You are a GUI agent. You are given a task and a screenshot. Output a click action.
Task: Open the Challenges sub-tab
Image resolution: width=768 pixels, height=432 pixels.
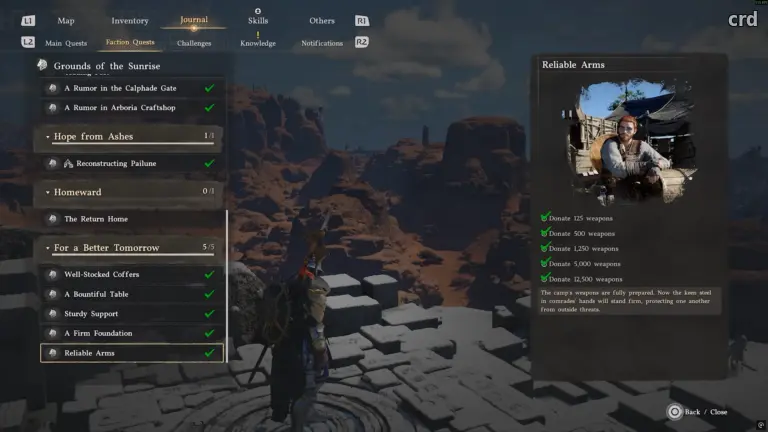point(194,43)
